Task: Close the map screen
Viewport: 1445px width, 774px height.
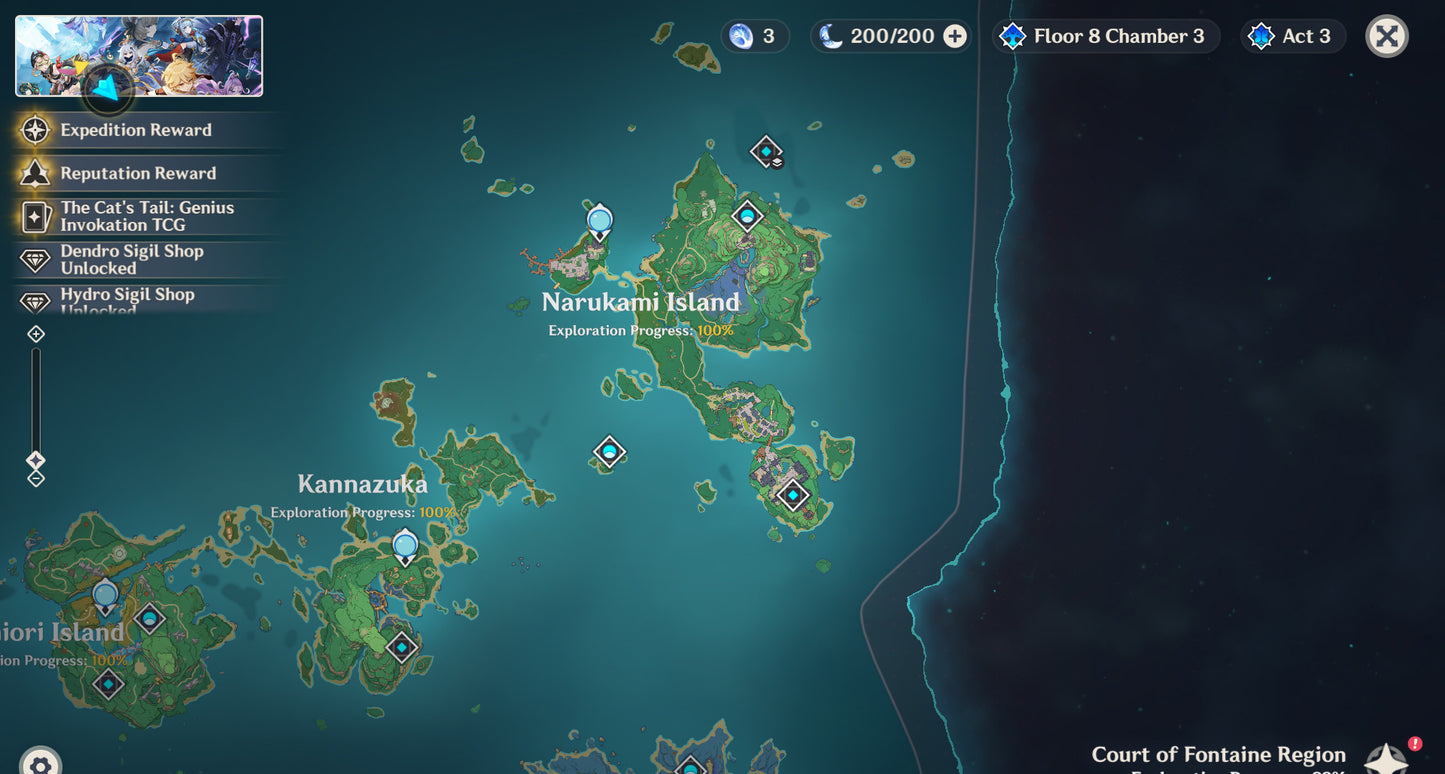Action: (1386, 37)
